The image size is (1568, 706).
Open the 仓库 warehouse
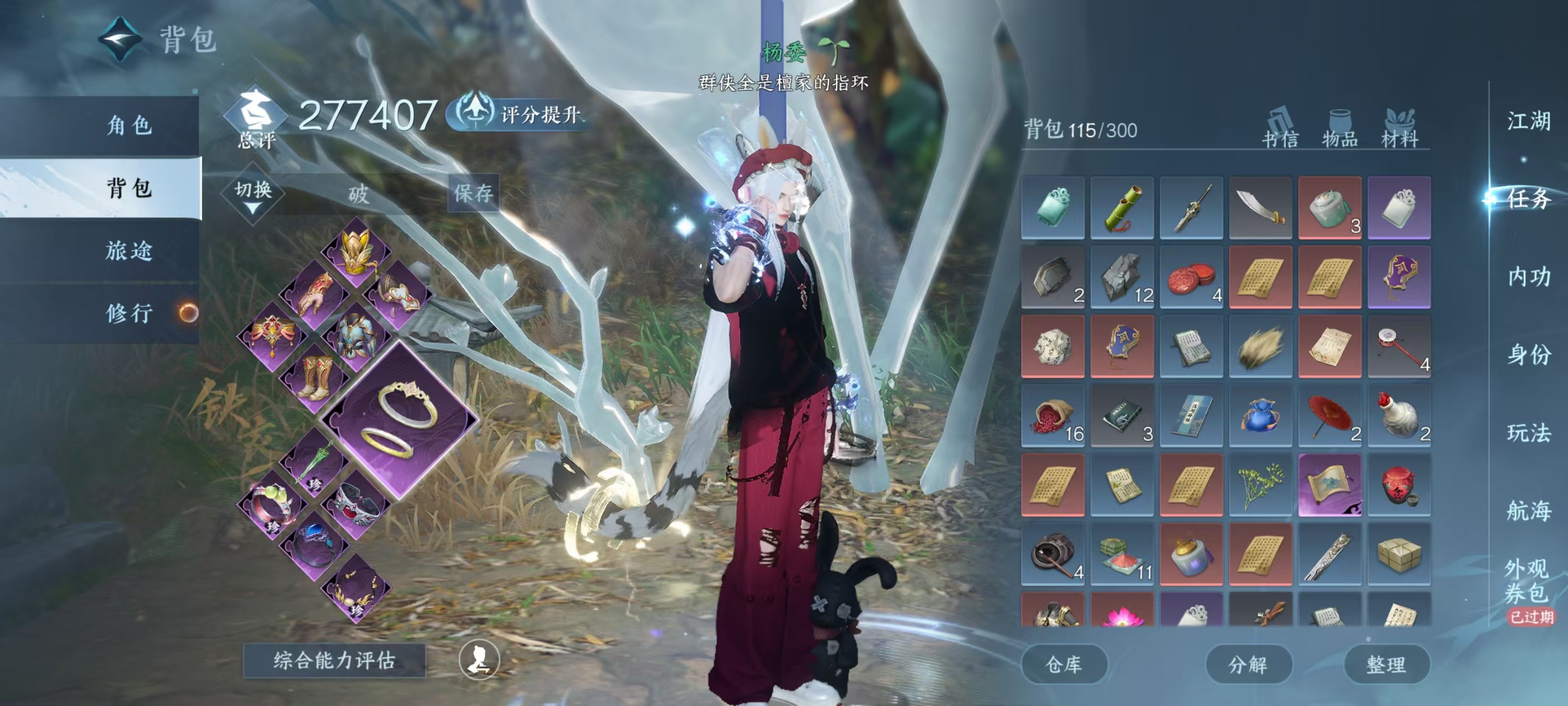tap(1063, 664)
